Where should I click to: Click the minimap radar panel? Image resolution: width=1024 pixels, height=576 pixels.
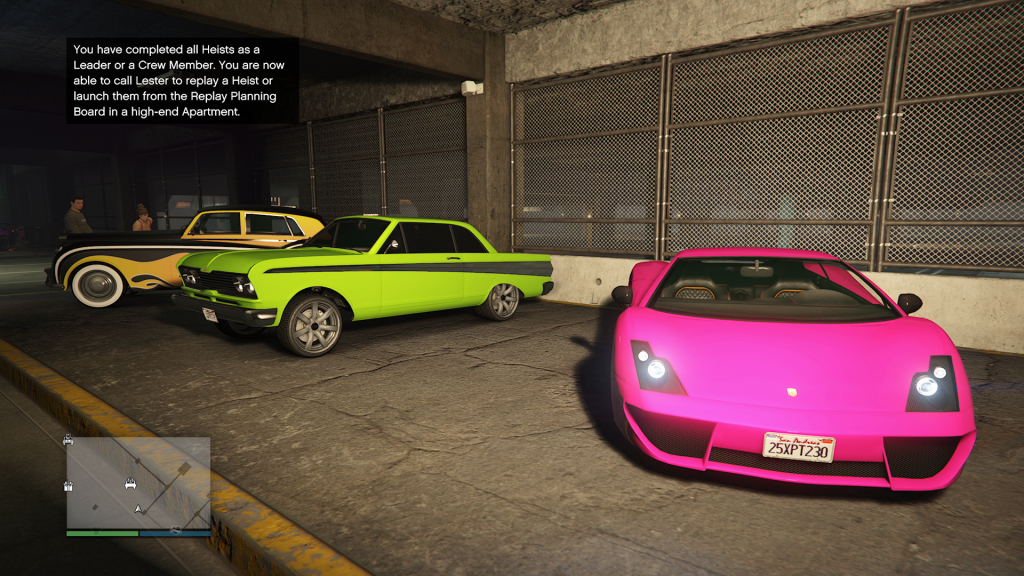(x=138, y=482)
